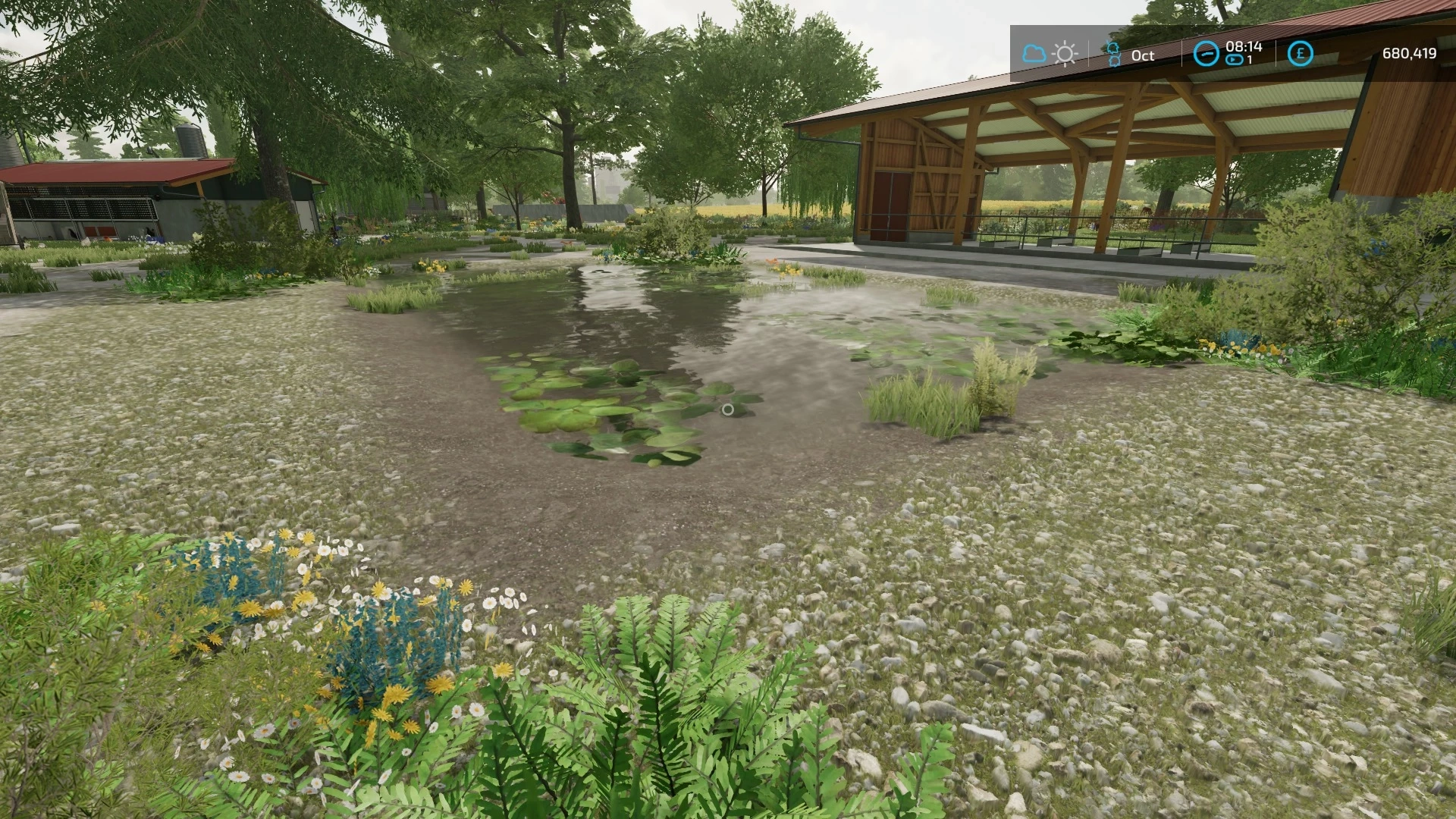This screenshot has width=1456, height=819.
Task: Open the time display showing 08:14
Action: [x=1244, y=47]
